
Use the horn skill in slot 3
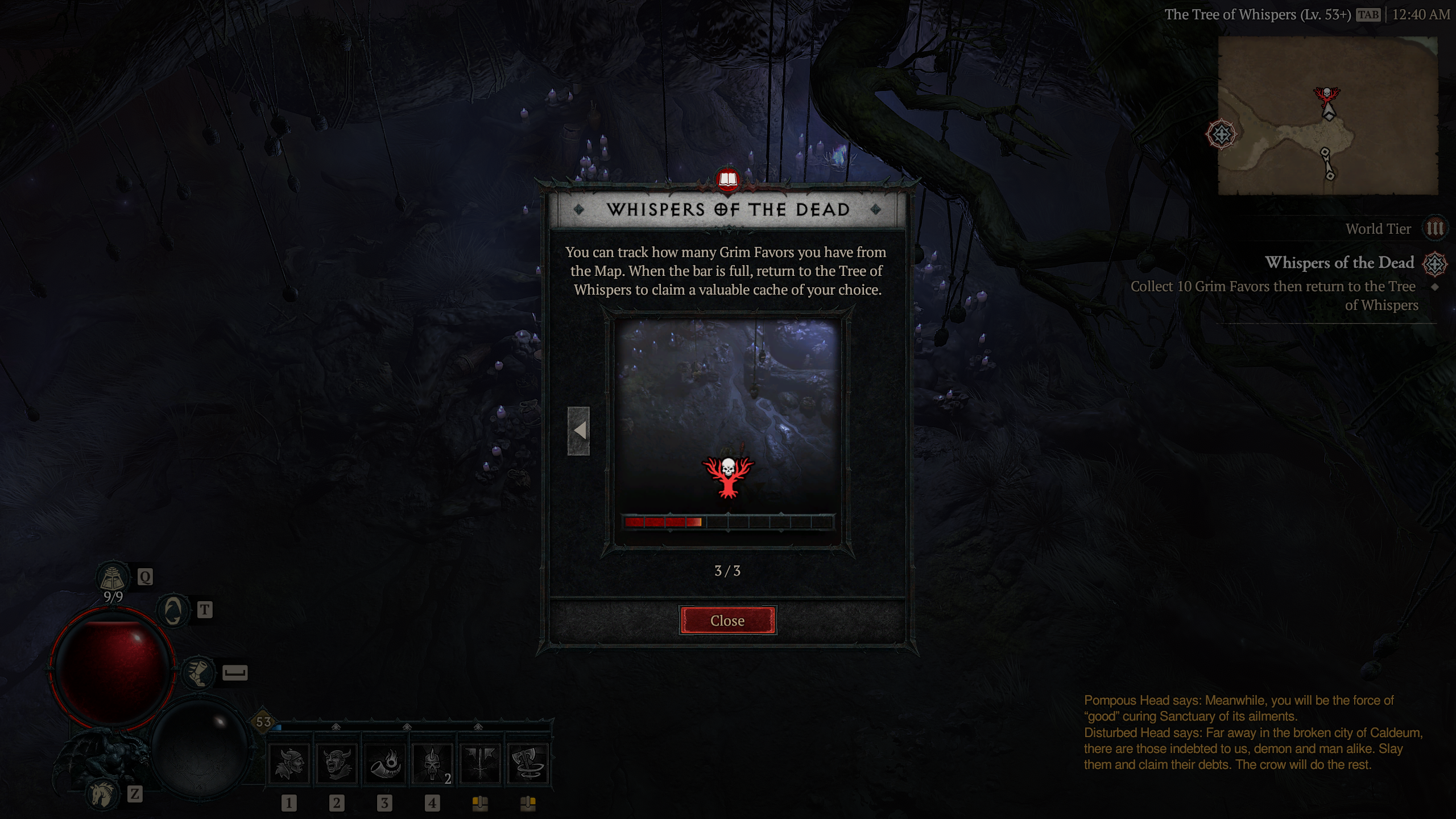click(384, 762)
